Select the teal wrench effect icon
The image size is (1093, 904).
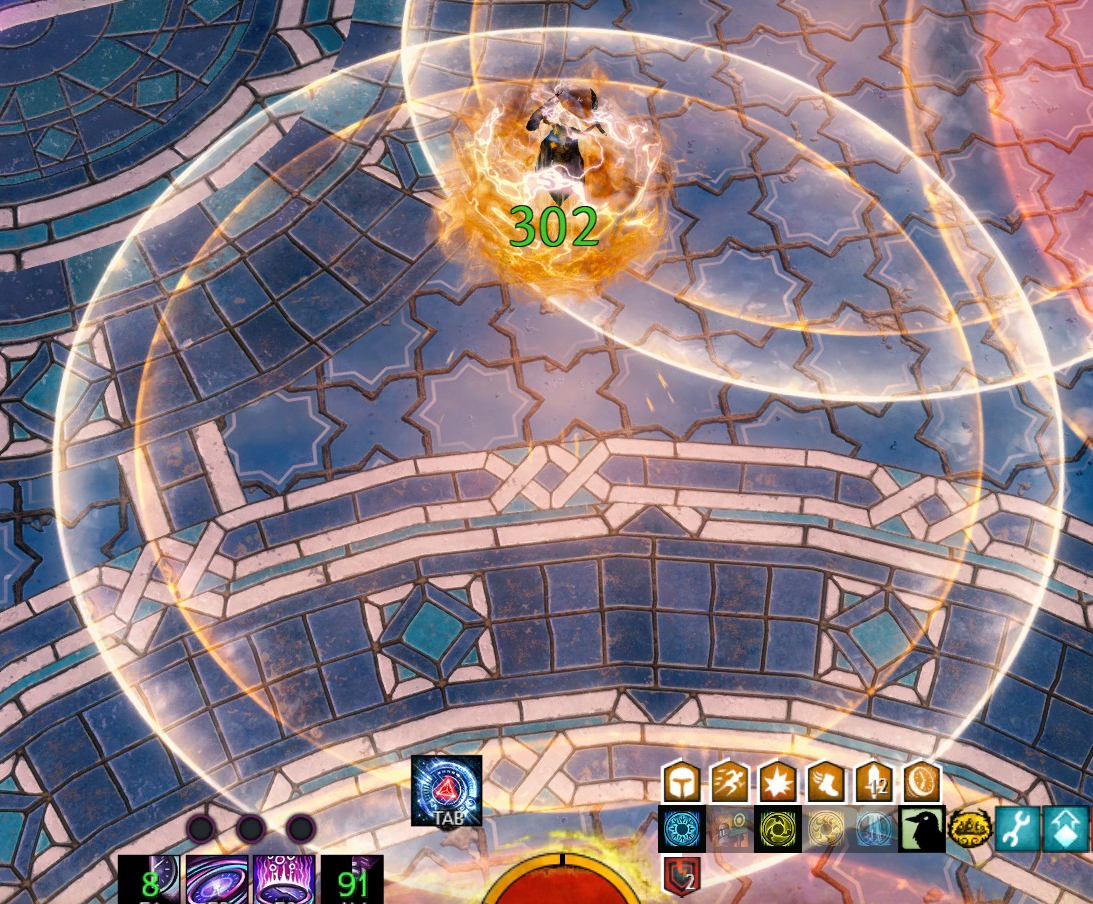(1017, 830)
